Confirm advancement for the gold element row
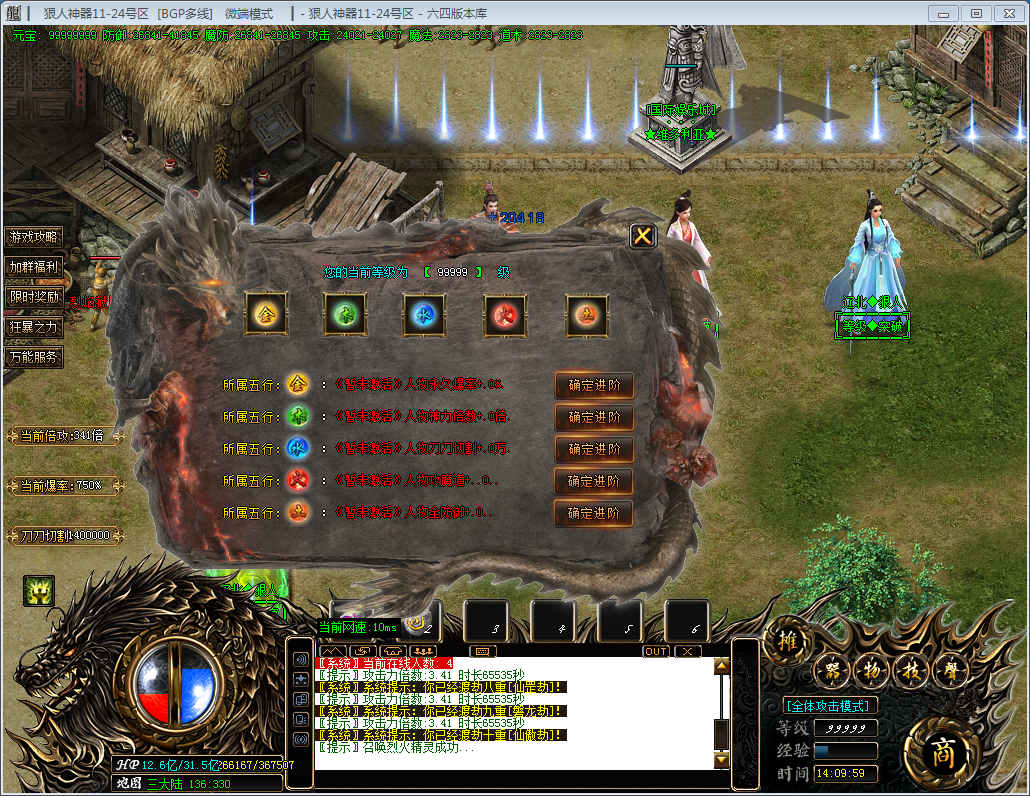Screen dimensions: 1030x796 [x=594, y=385]
